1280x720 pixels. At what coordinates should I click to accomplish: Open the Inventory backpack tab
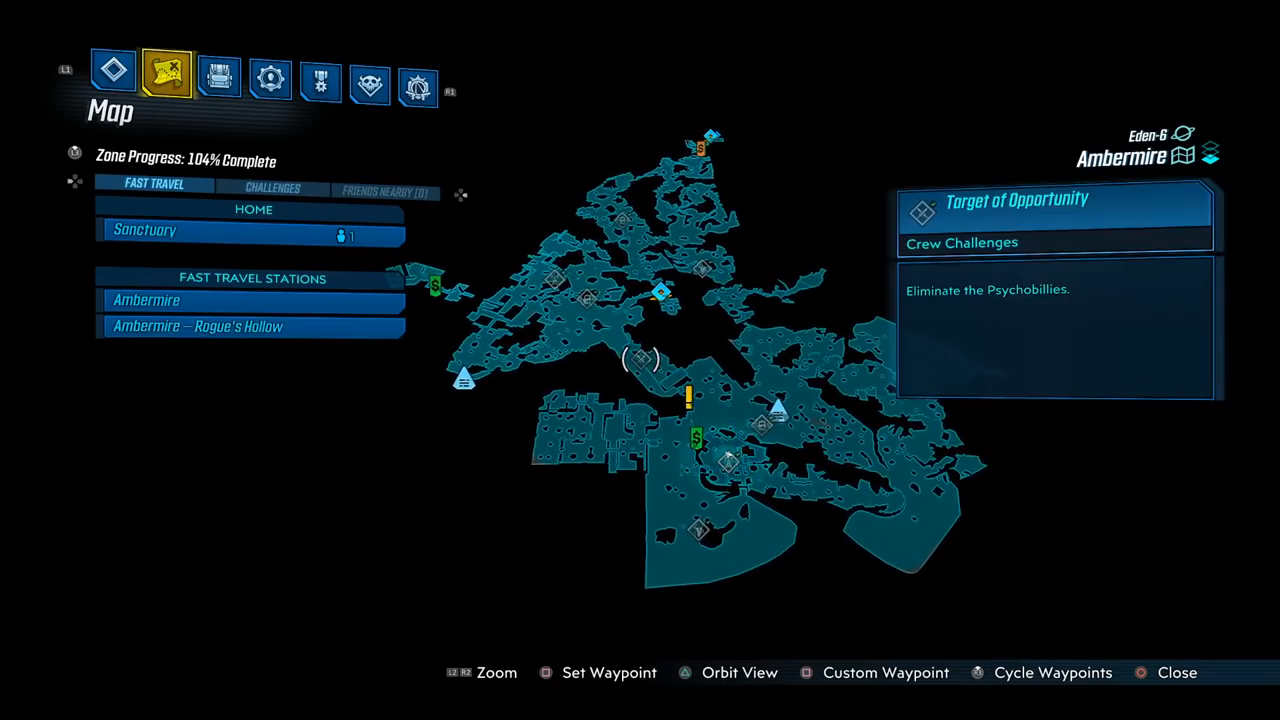pos(219,77)
